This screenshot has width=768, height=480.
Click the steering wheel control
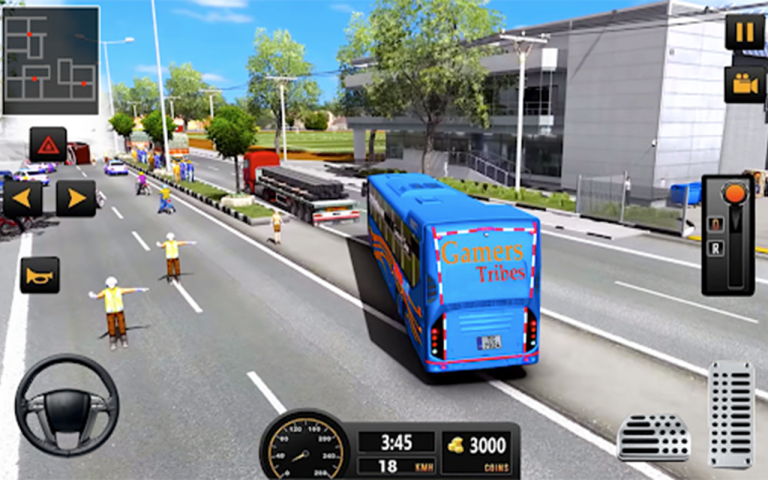coord(66,405)
